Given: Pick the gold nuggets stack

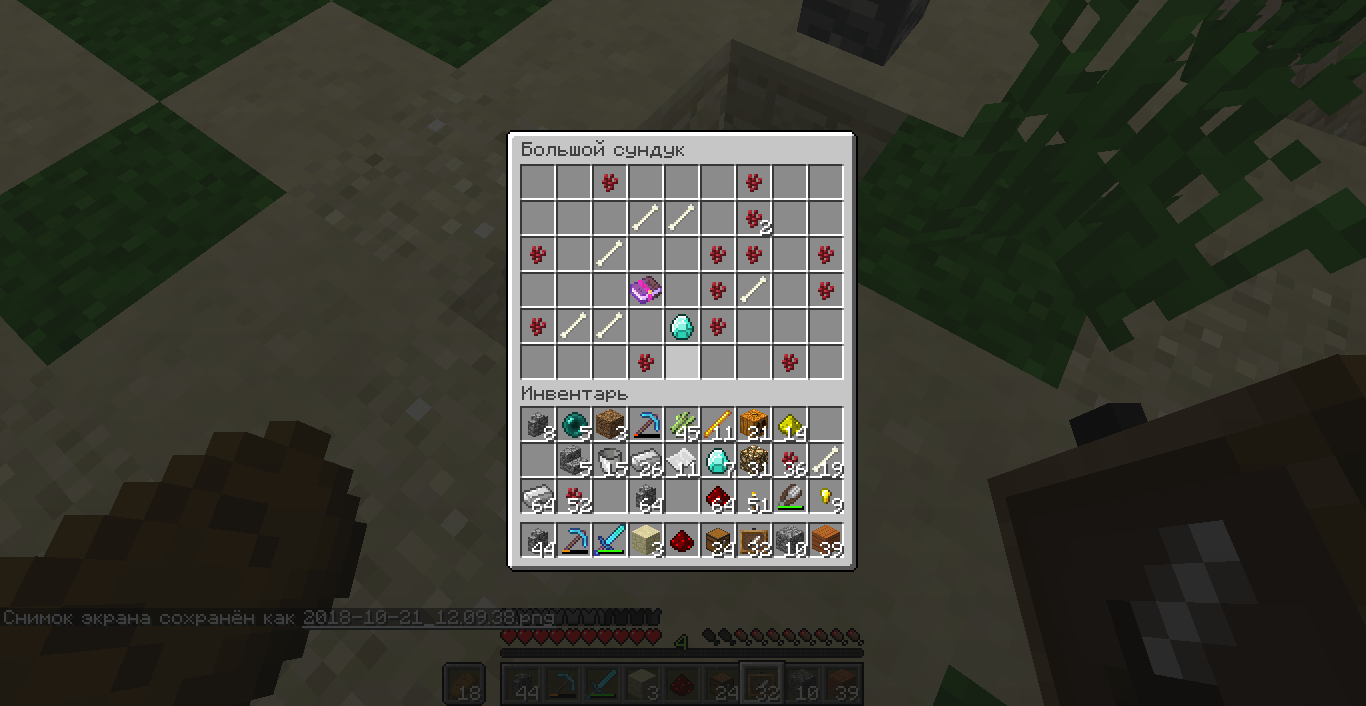Looking at the screenshot, I should pos(826,498).
